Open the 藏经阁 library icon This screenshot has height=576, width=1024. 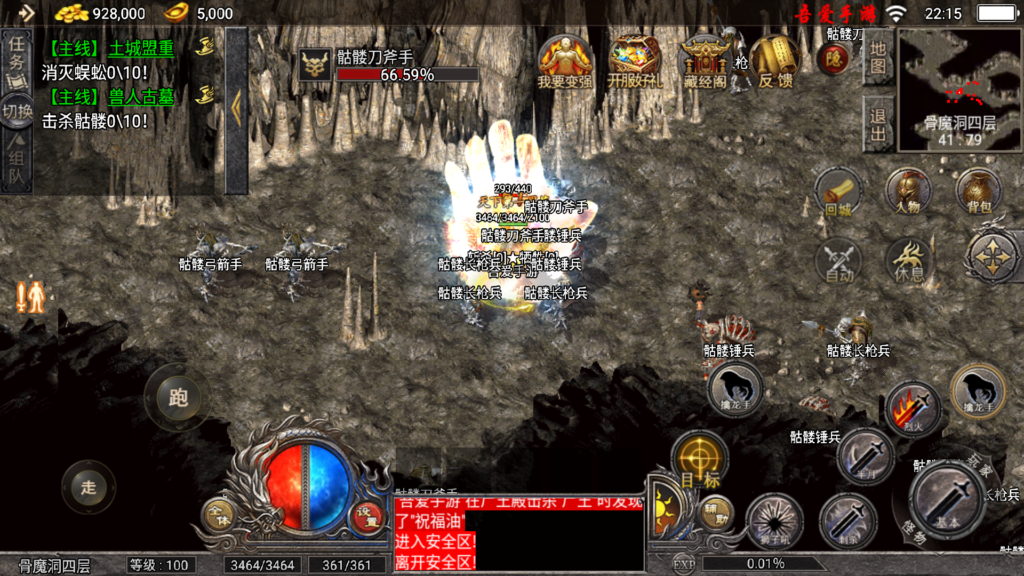click(704, 62)
